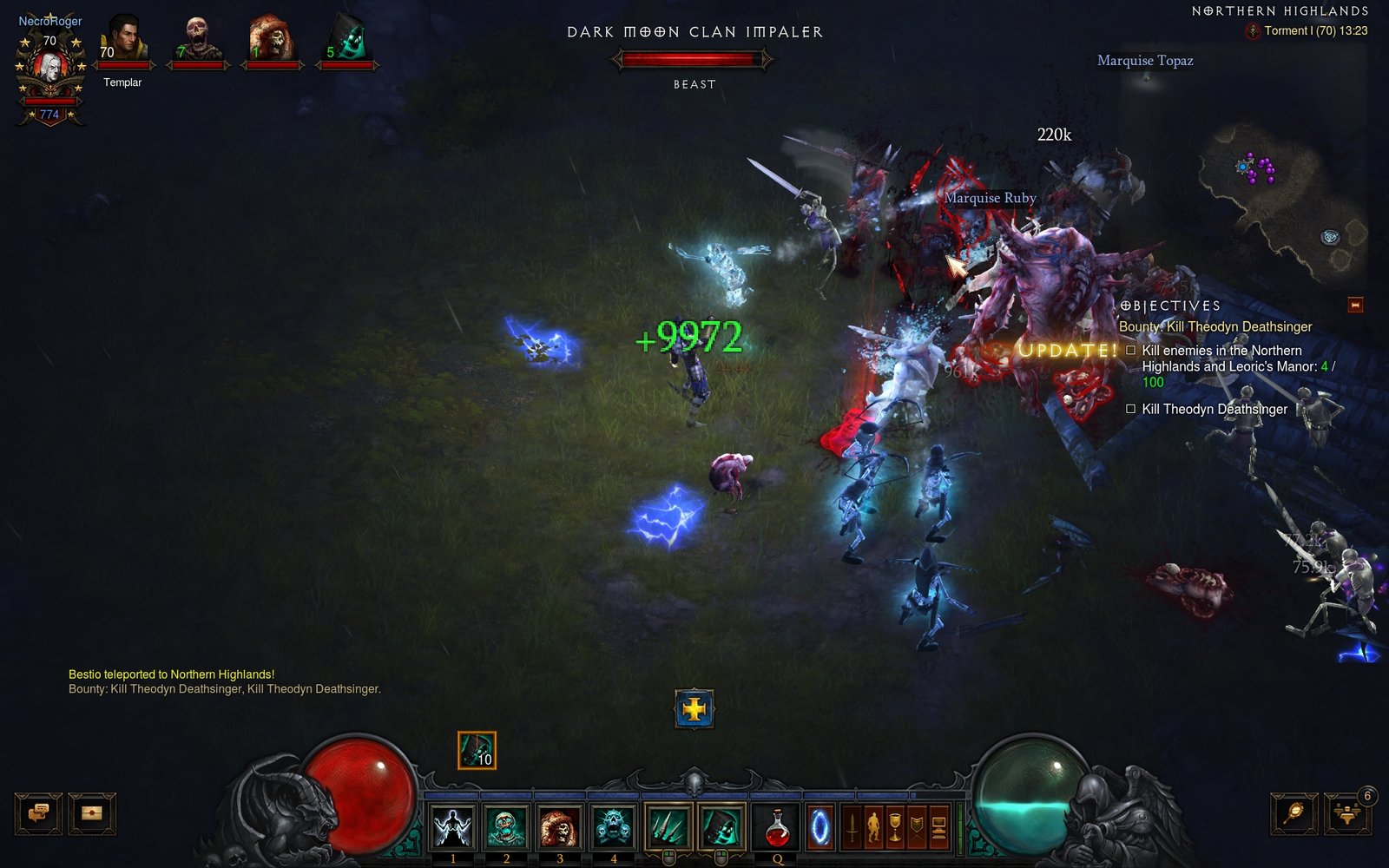
Task: Pick up the Marquise Ruby label
Action: click(x=990, y=198)
